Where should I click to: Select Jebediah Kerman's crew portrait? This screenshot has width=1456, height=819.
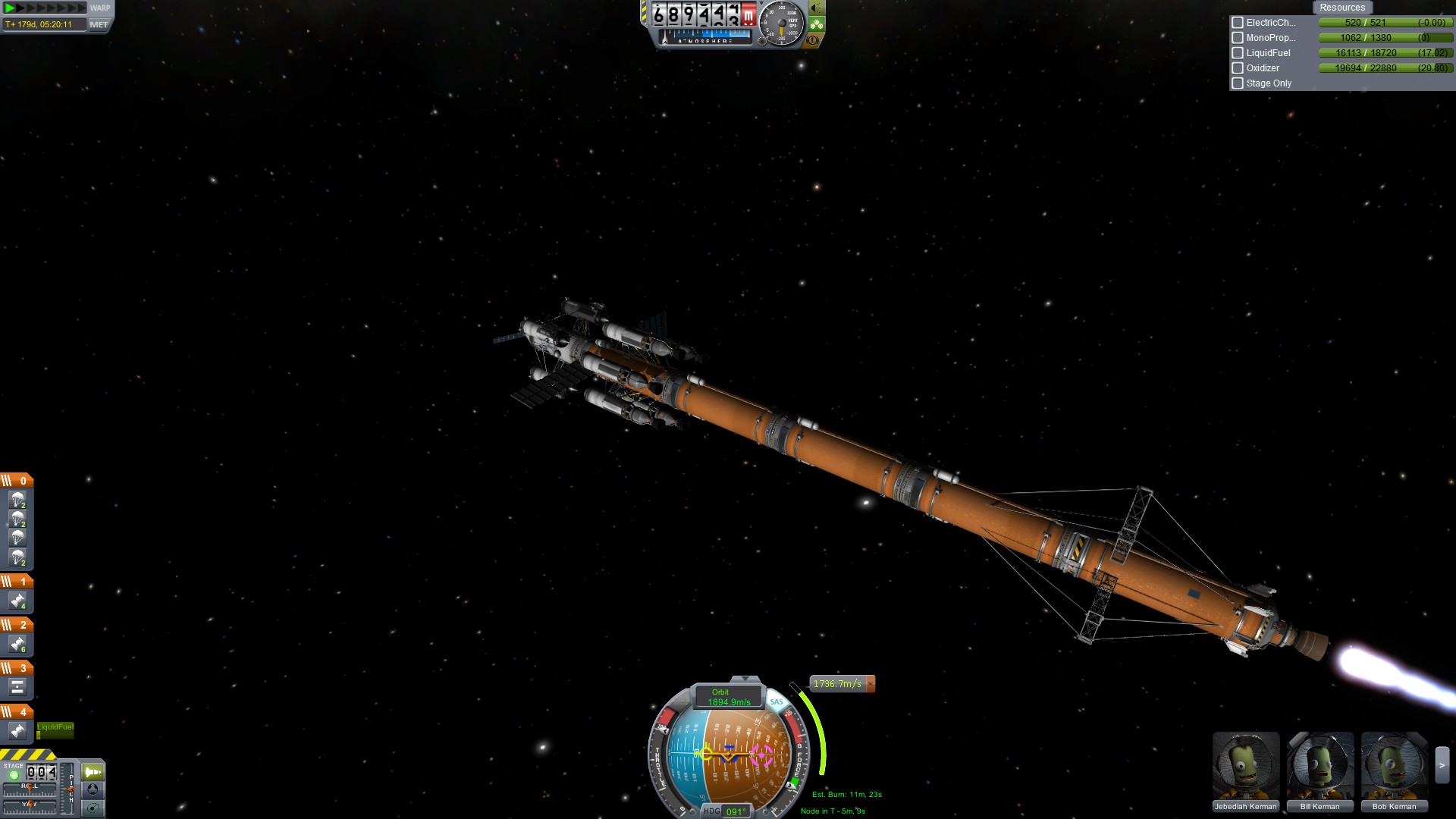click(1245, 766)
